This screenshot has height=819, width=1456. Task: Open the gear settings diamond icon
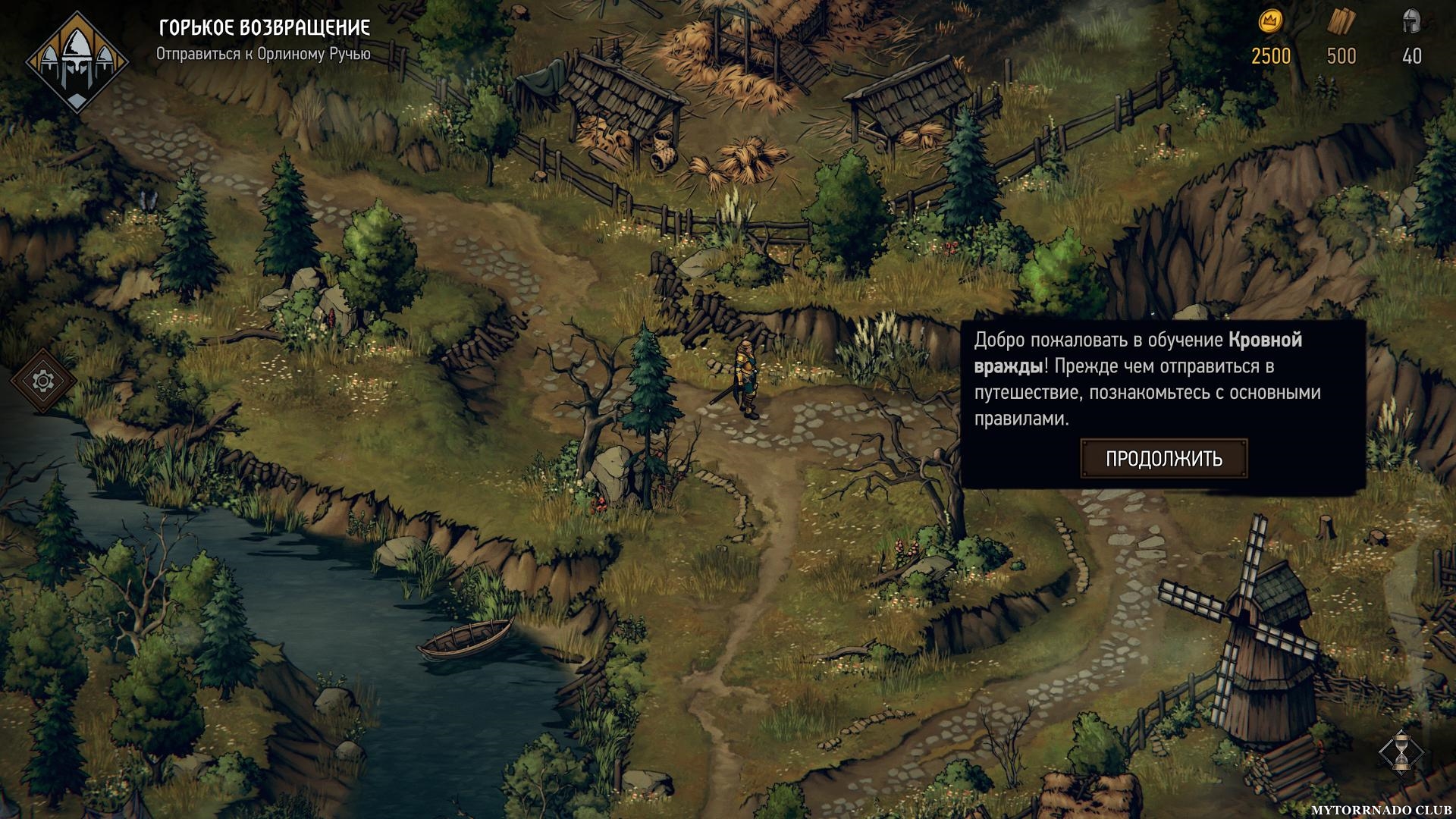pos(43,381)
